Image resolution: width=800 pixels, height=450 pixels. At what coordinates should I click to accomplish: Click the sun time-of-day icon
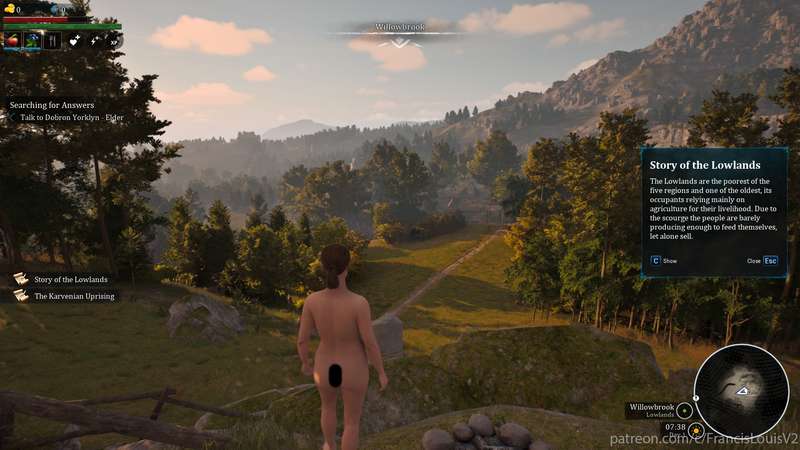coord(696,429)
